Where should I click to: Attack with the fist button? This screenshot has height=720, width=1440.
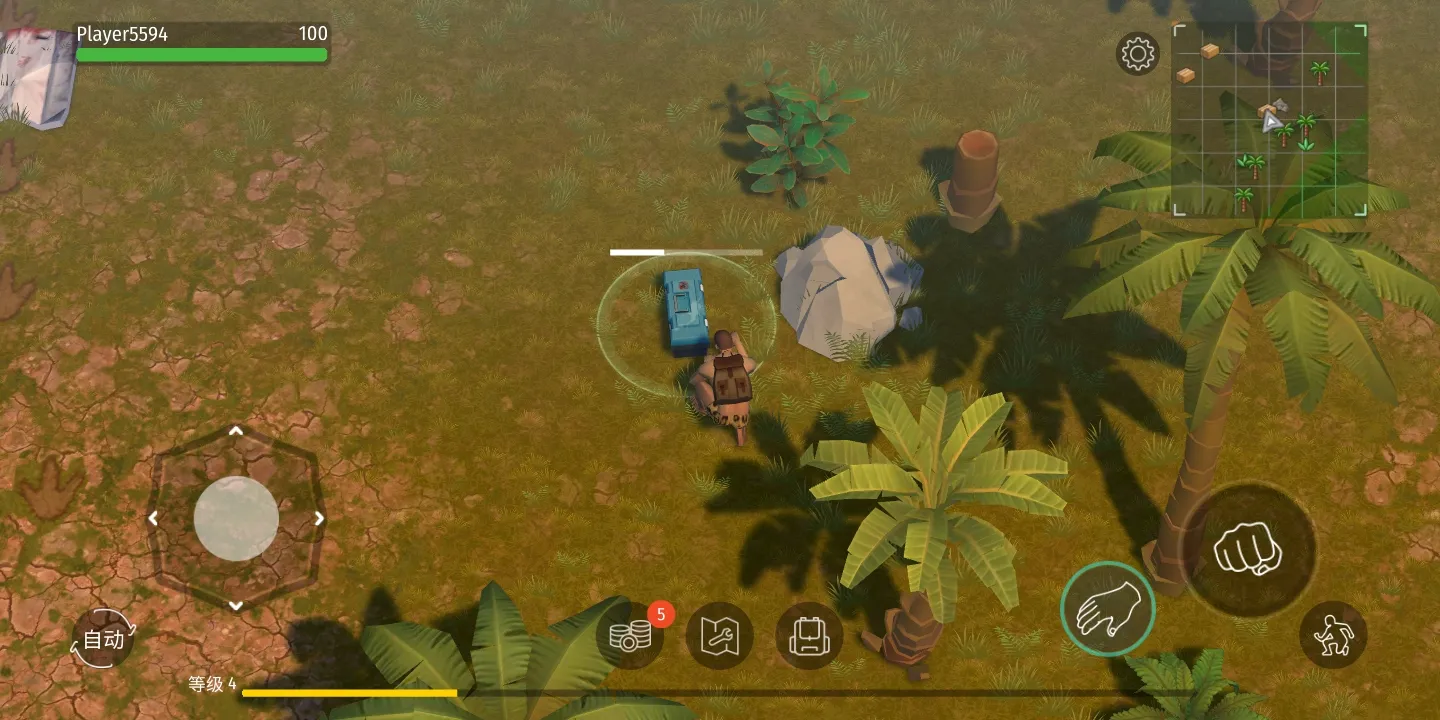click(x=1248, y=551)
